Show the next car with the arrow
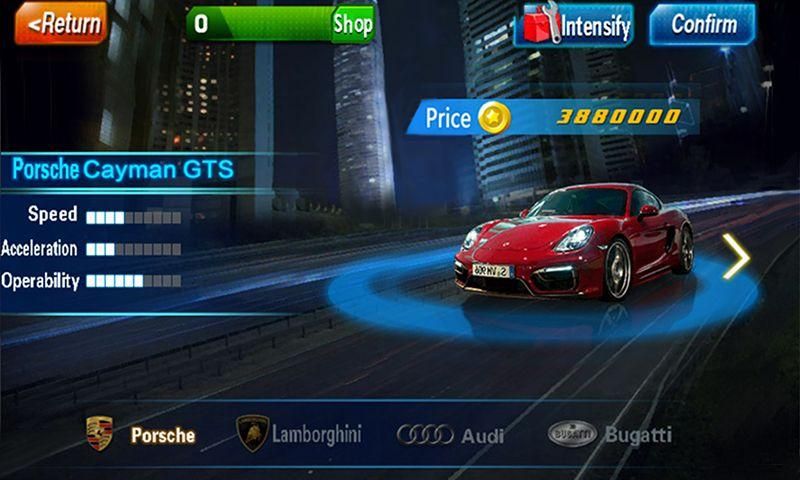800x480 pixels. [736, 259]
